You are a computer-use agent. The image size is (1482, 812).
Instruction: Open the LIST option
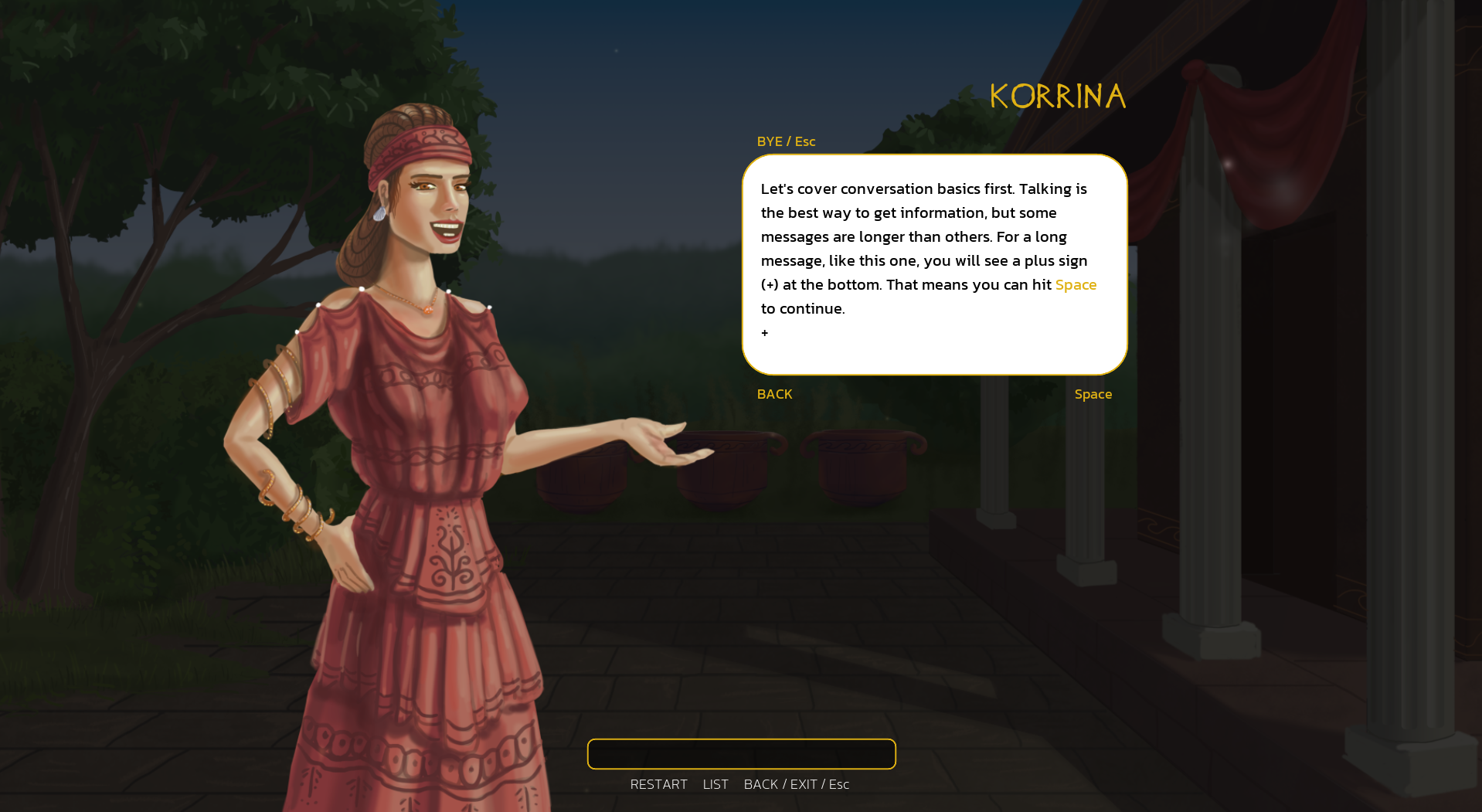tap(715, 784)
